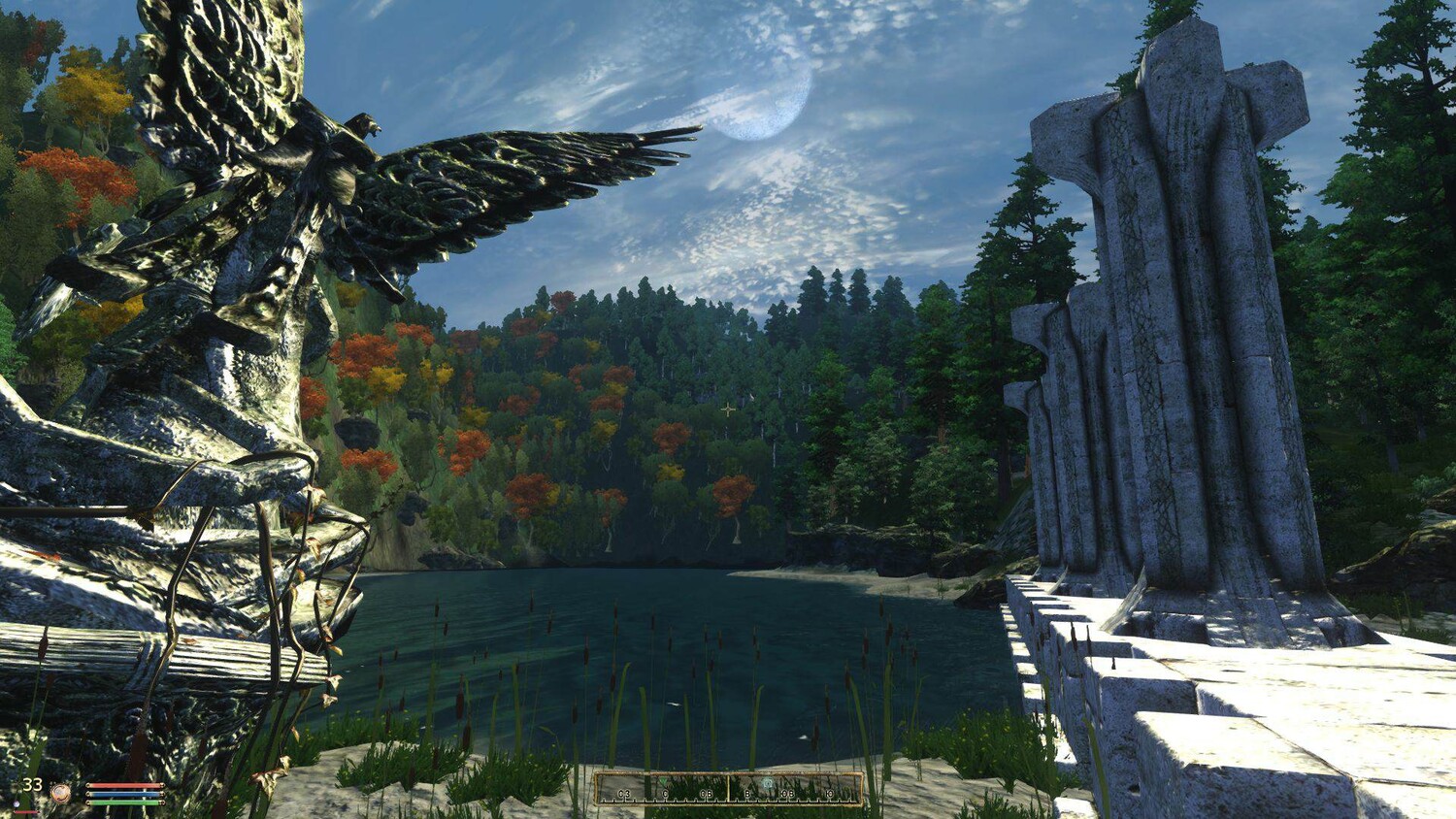Click the round equipped spell icon
Viewport: 1456px width, 819px height.
[60, 793]
